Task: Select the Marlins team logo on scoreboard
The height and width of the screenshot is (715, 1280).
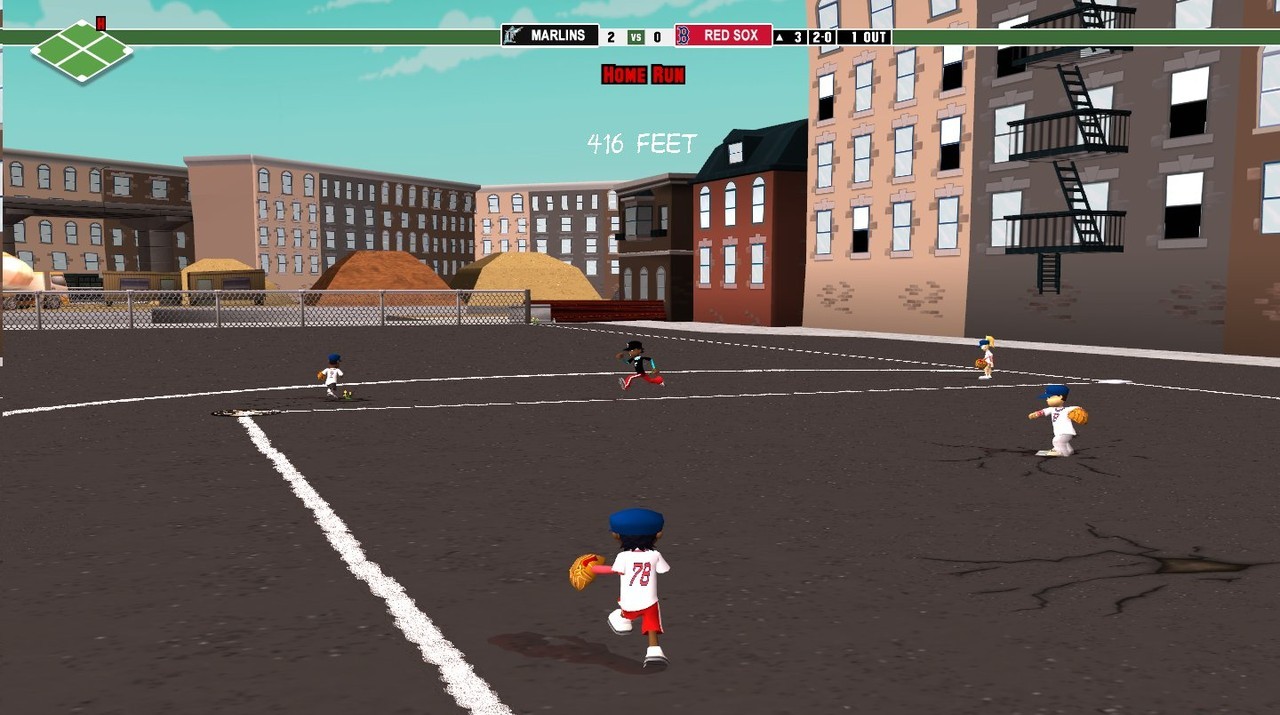Action: tap(514, 36)
